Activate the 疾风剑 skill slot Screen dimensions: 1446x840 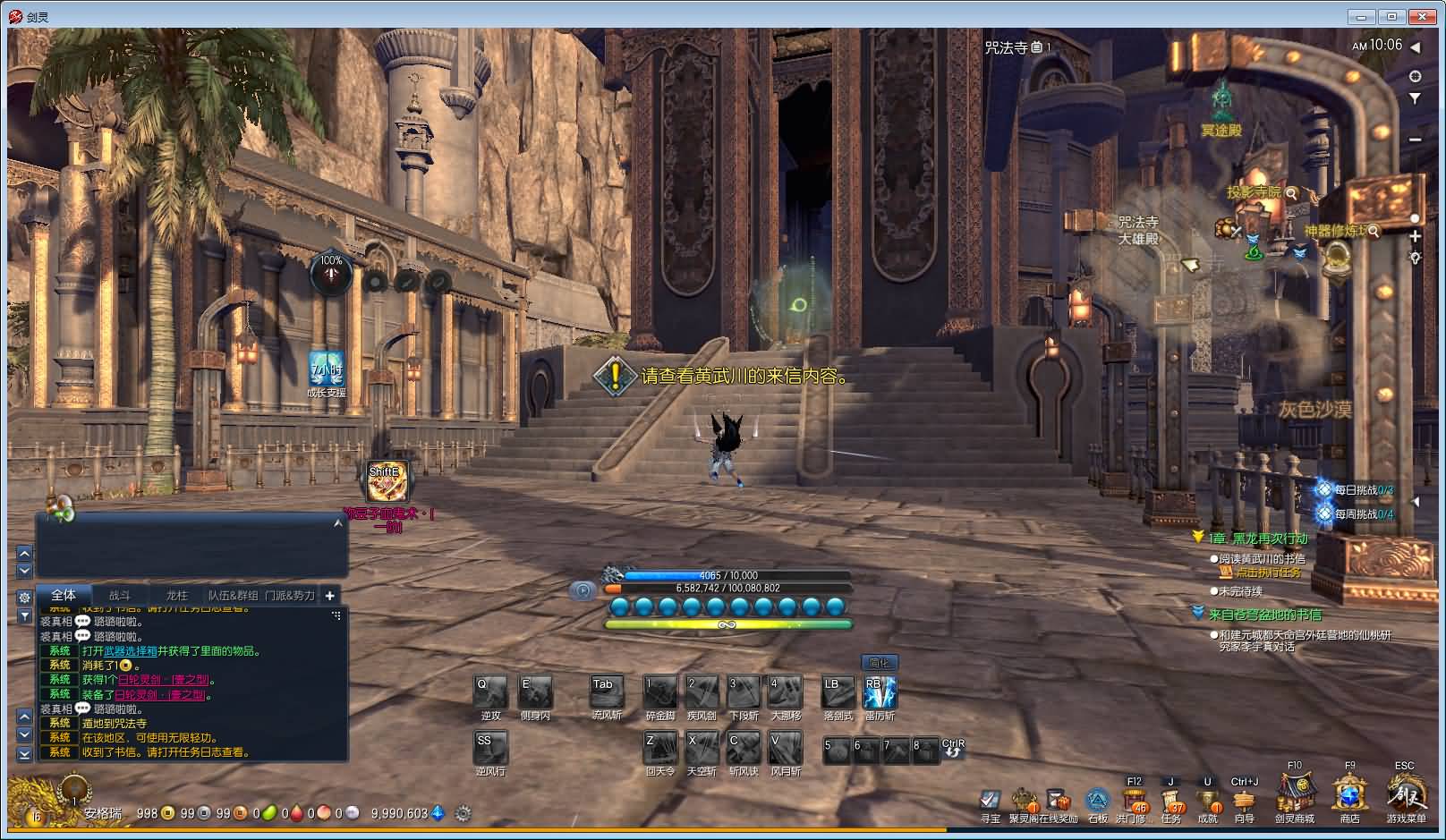702,692
